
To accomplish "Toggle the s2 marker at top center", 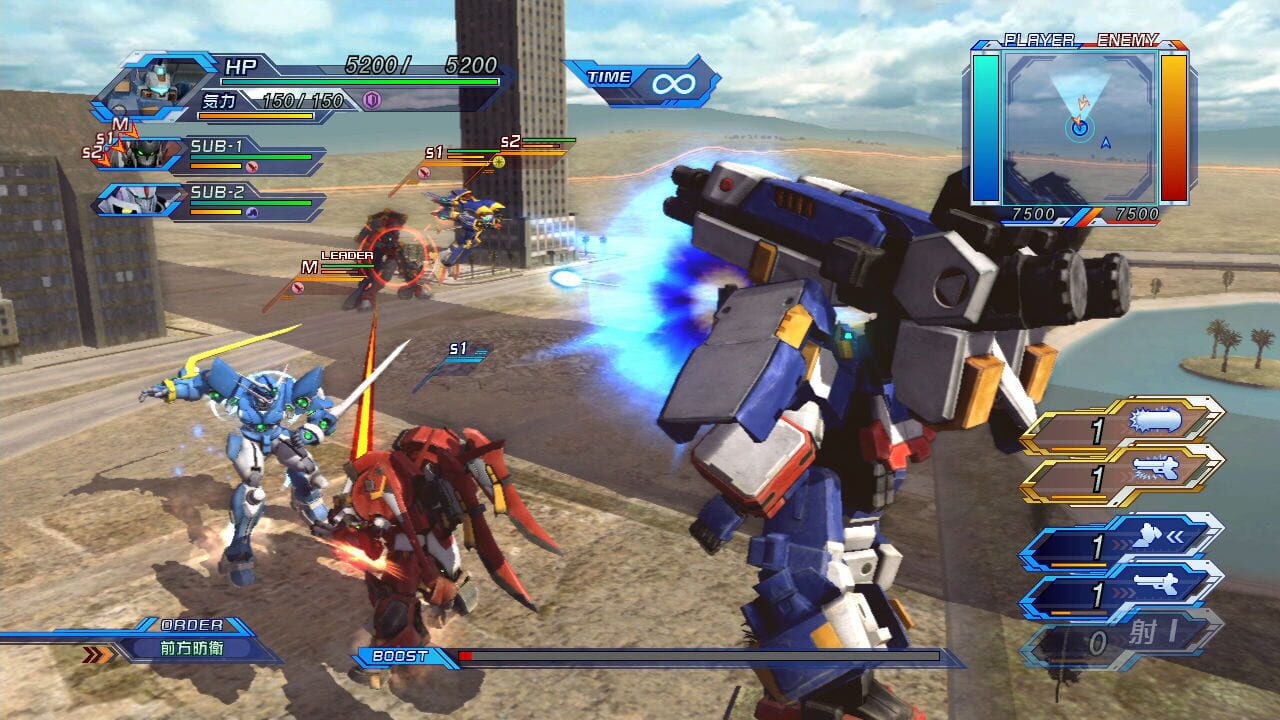I will [511, 141].
